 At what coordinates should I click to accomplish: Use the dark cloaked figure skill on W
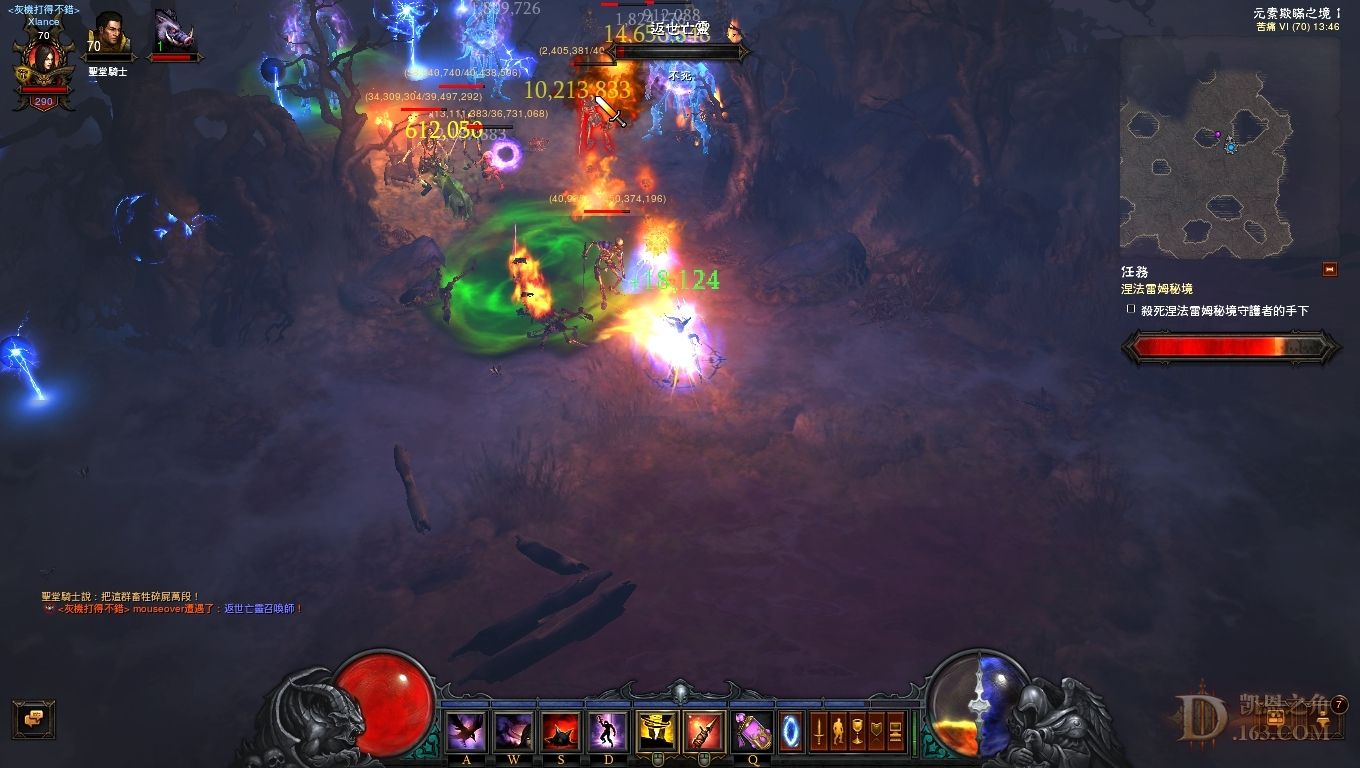click(x=514, y=731)
